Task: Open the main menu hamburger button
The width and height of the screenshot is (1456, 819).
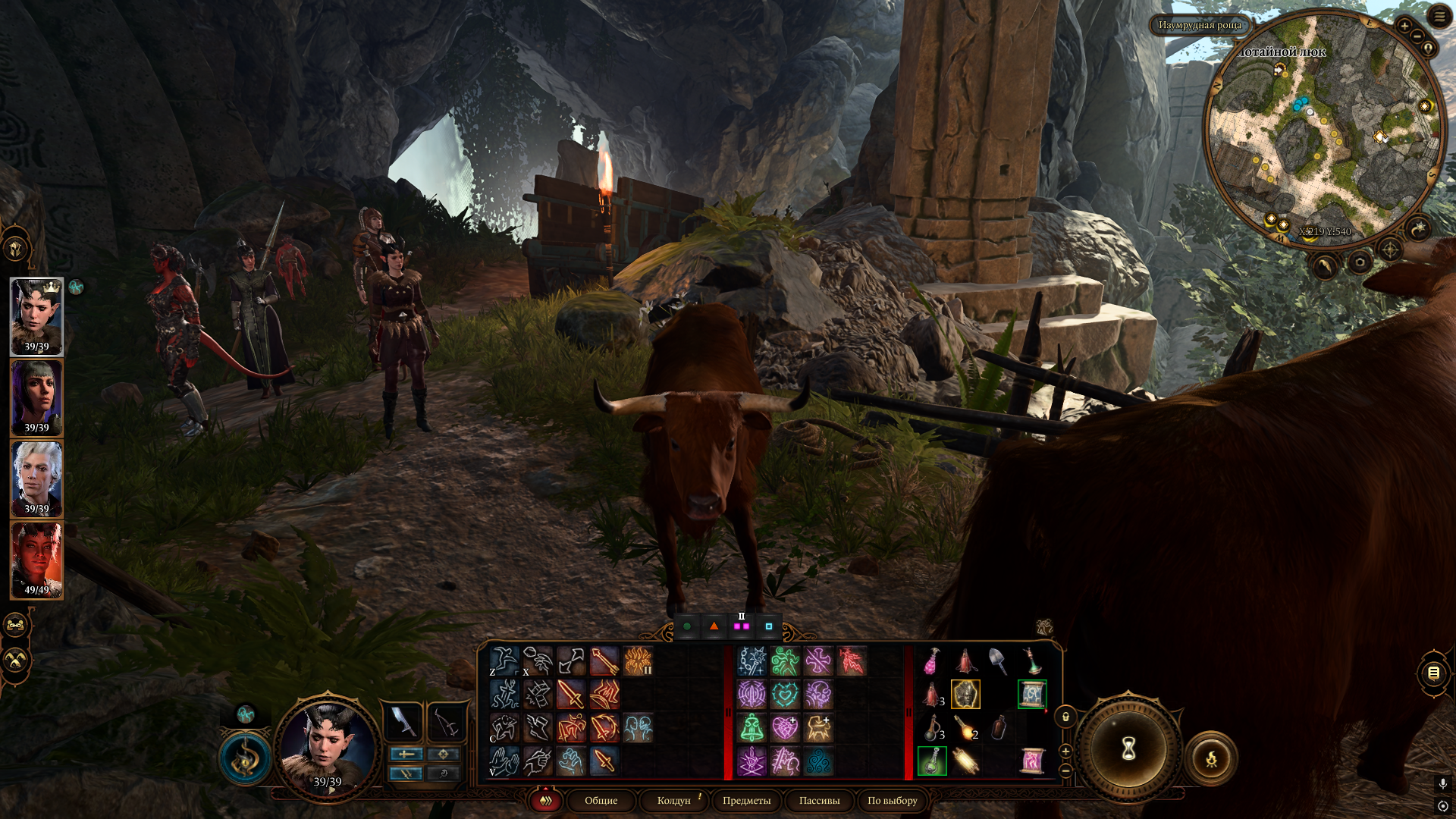Action: tap(1439, 17)
